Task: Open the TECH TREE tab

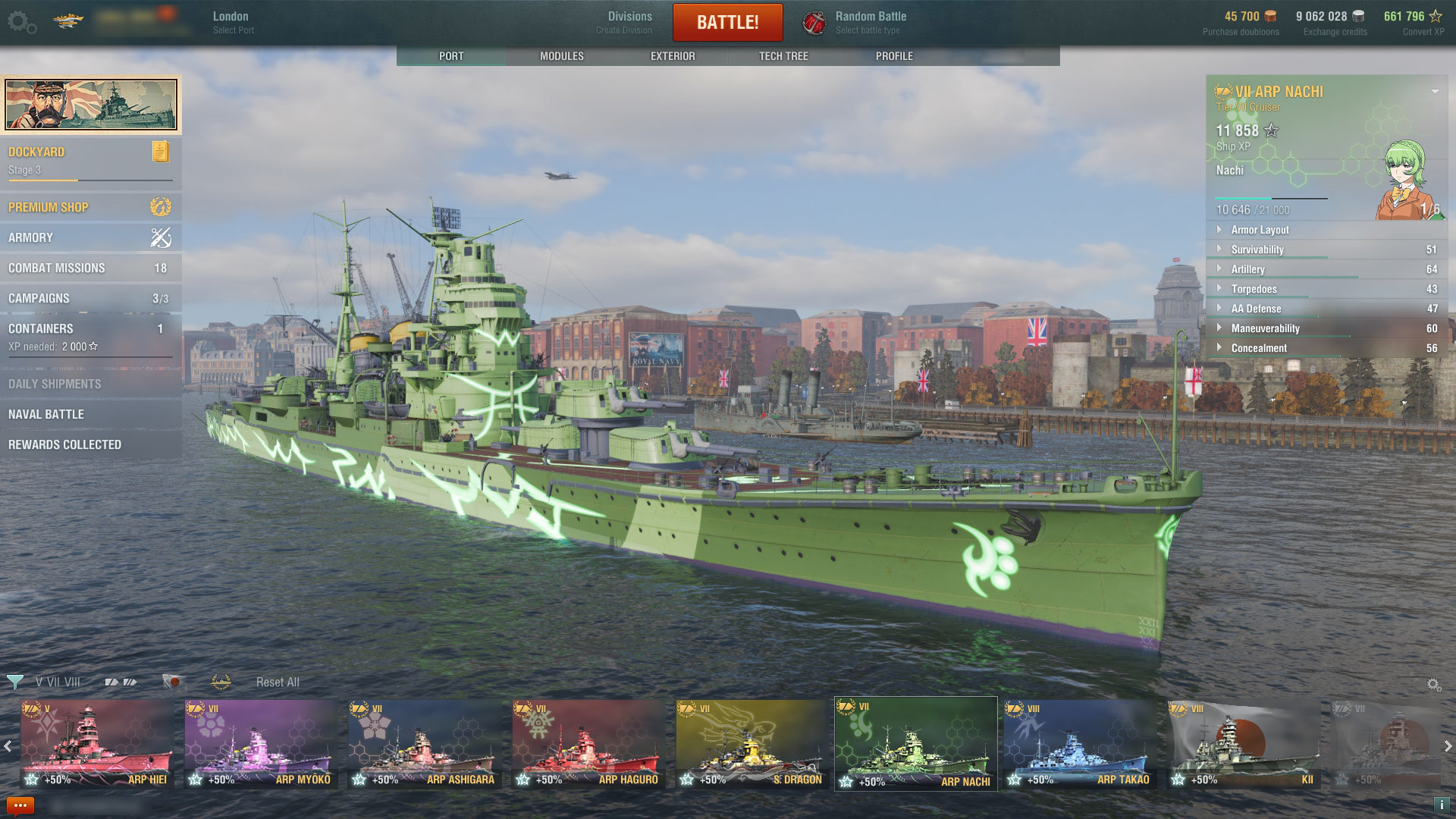Action: [x=783, y=55]
